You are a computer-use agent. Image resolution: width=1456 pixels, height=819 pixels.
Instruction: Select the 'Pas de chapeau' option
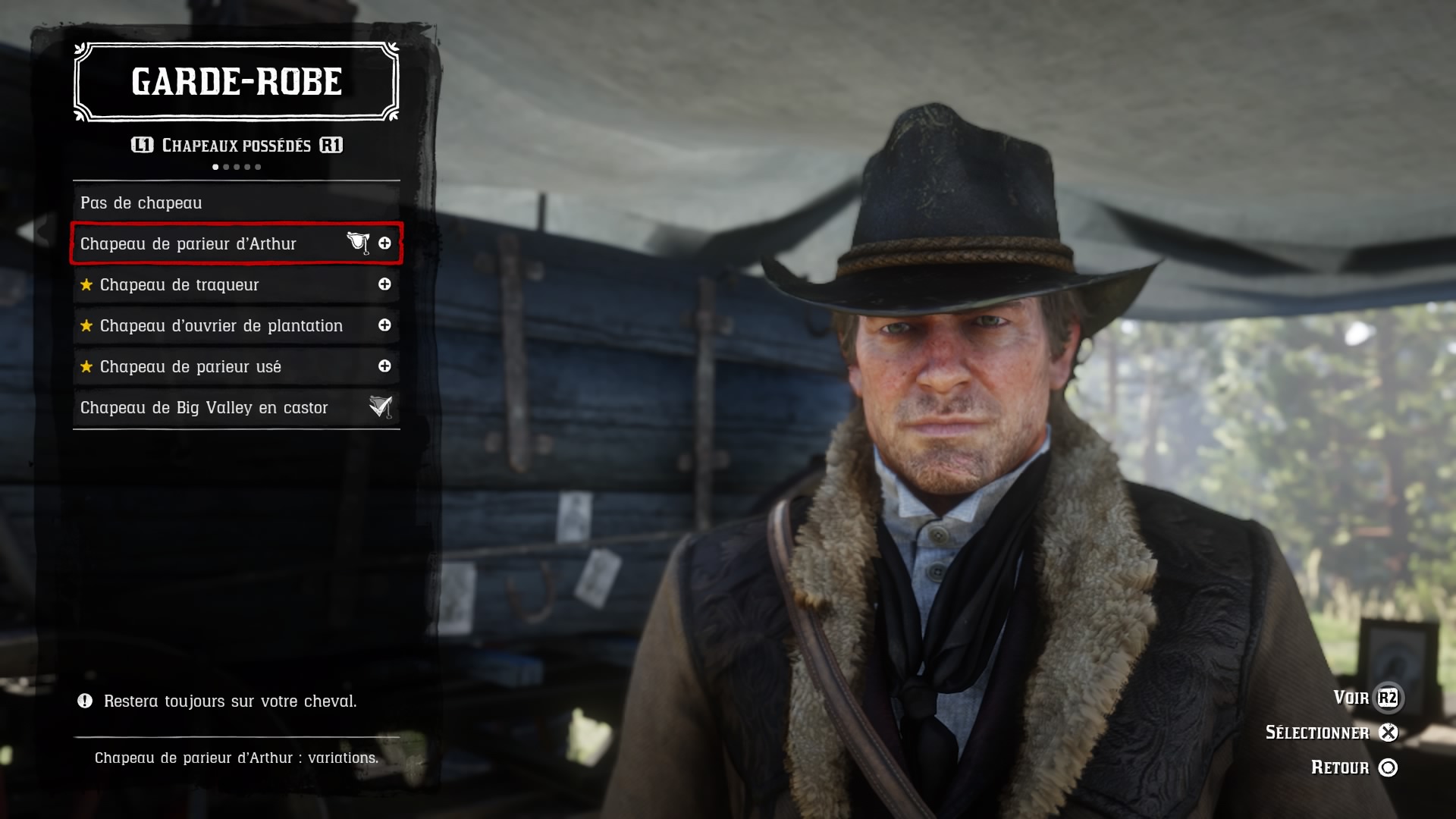[141, 203]
